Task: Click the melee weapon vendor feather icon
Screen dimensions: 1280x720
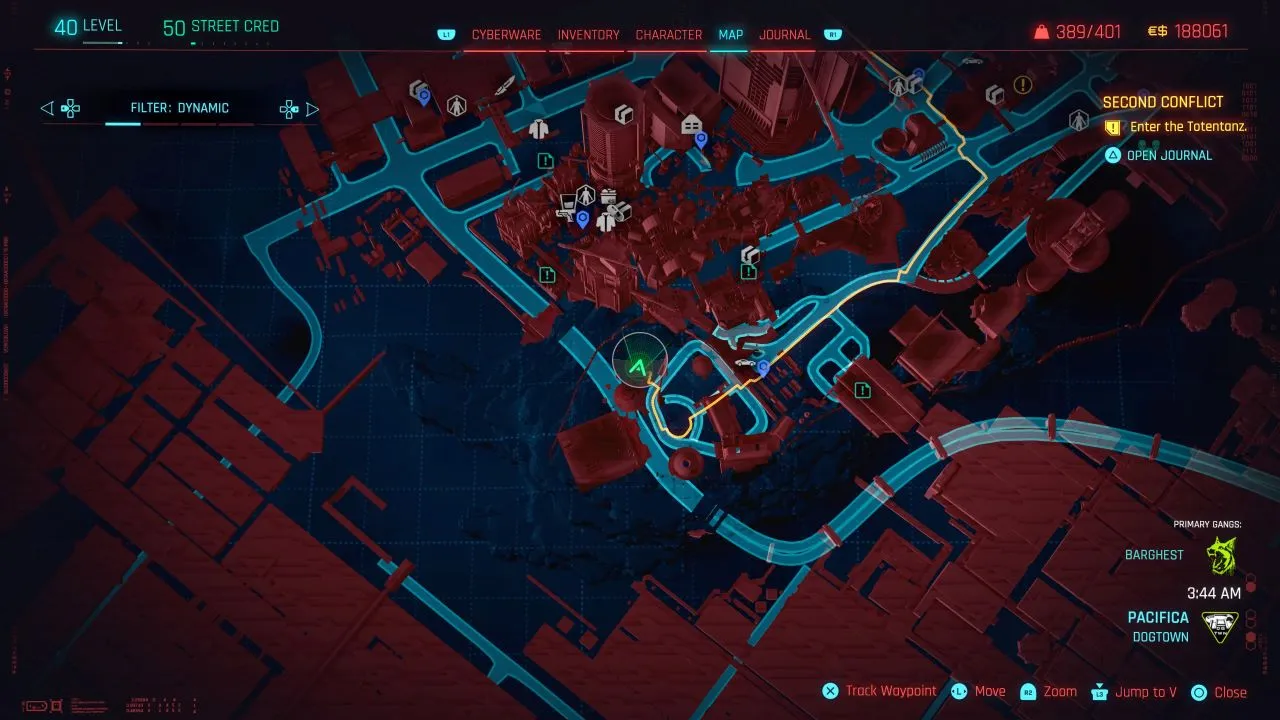Action: [x=504, y=87]
